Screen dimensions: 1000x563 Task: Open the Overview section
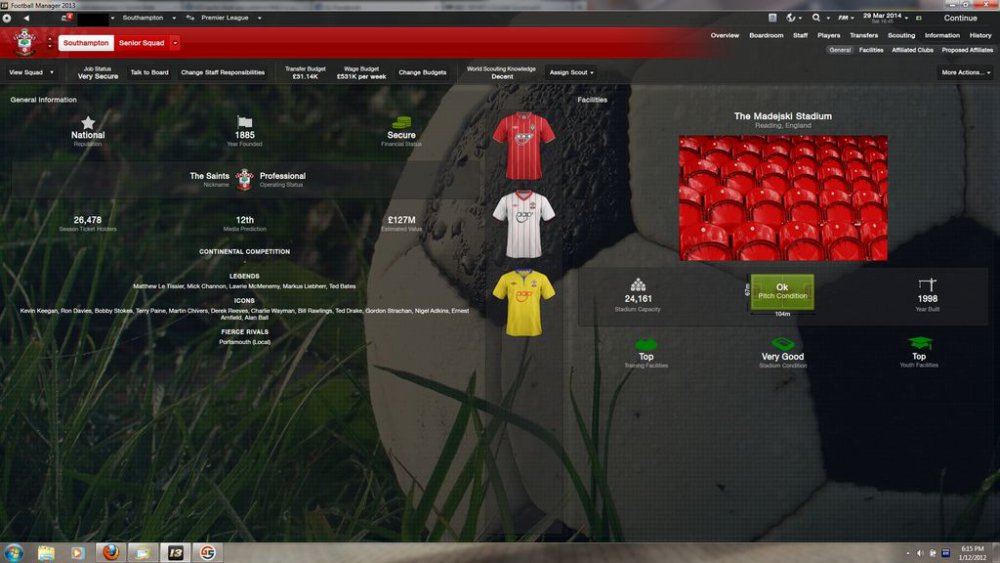pos(725,36)
